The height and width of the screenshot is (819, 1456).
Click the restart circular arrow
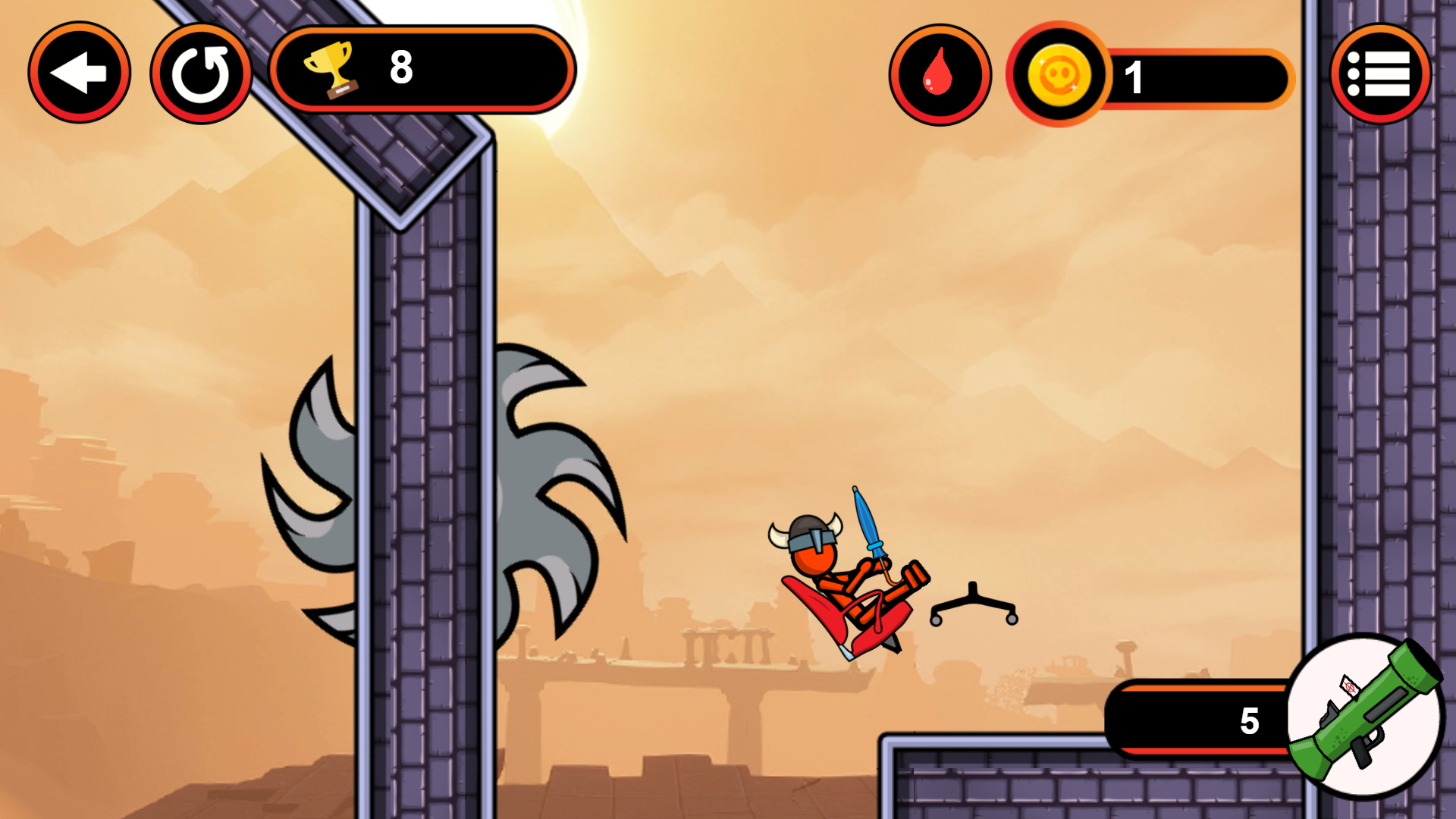[x=202, y=72]
